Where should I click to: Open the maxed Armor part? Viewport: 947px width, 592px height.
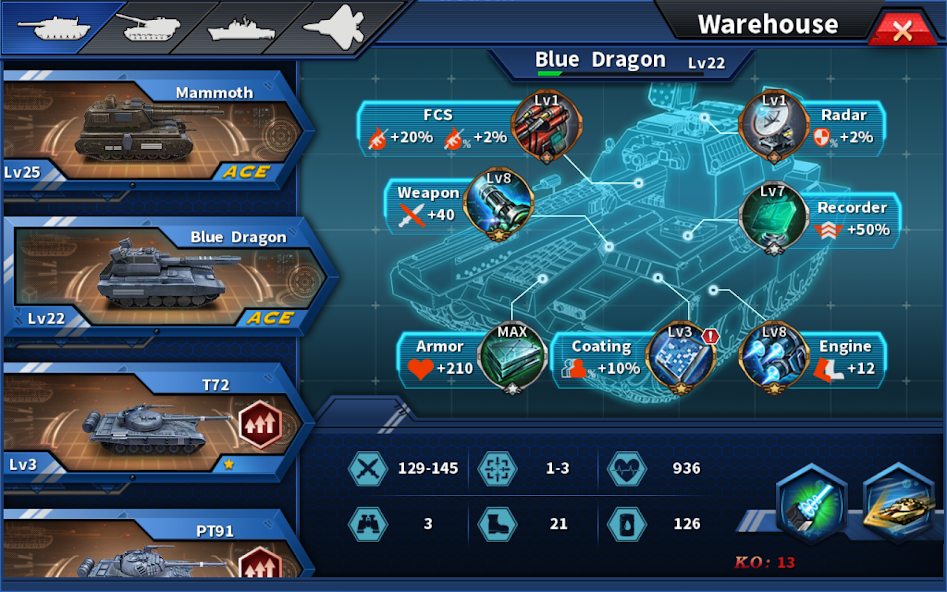512,357
